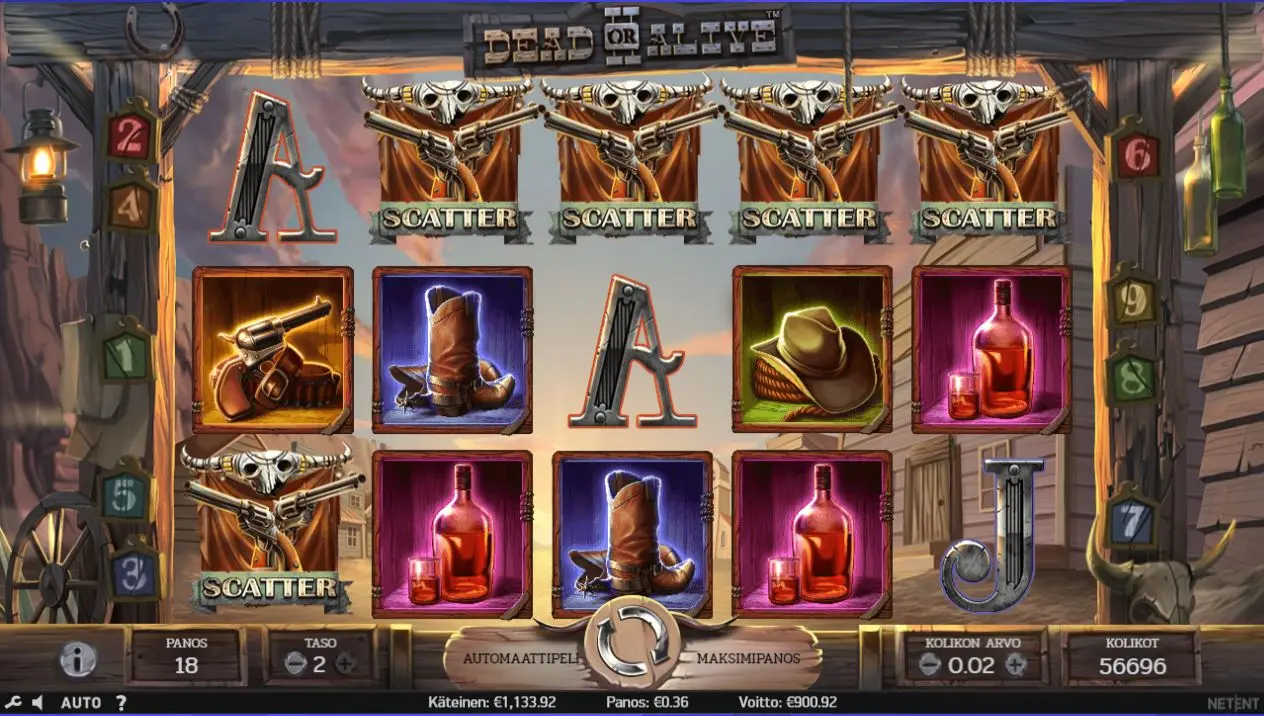Screen dimensions: 1264x716
Task: Open the paytable info button
Action: point(77,659)
